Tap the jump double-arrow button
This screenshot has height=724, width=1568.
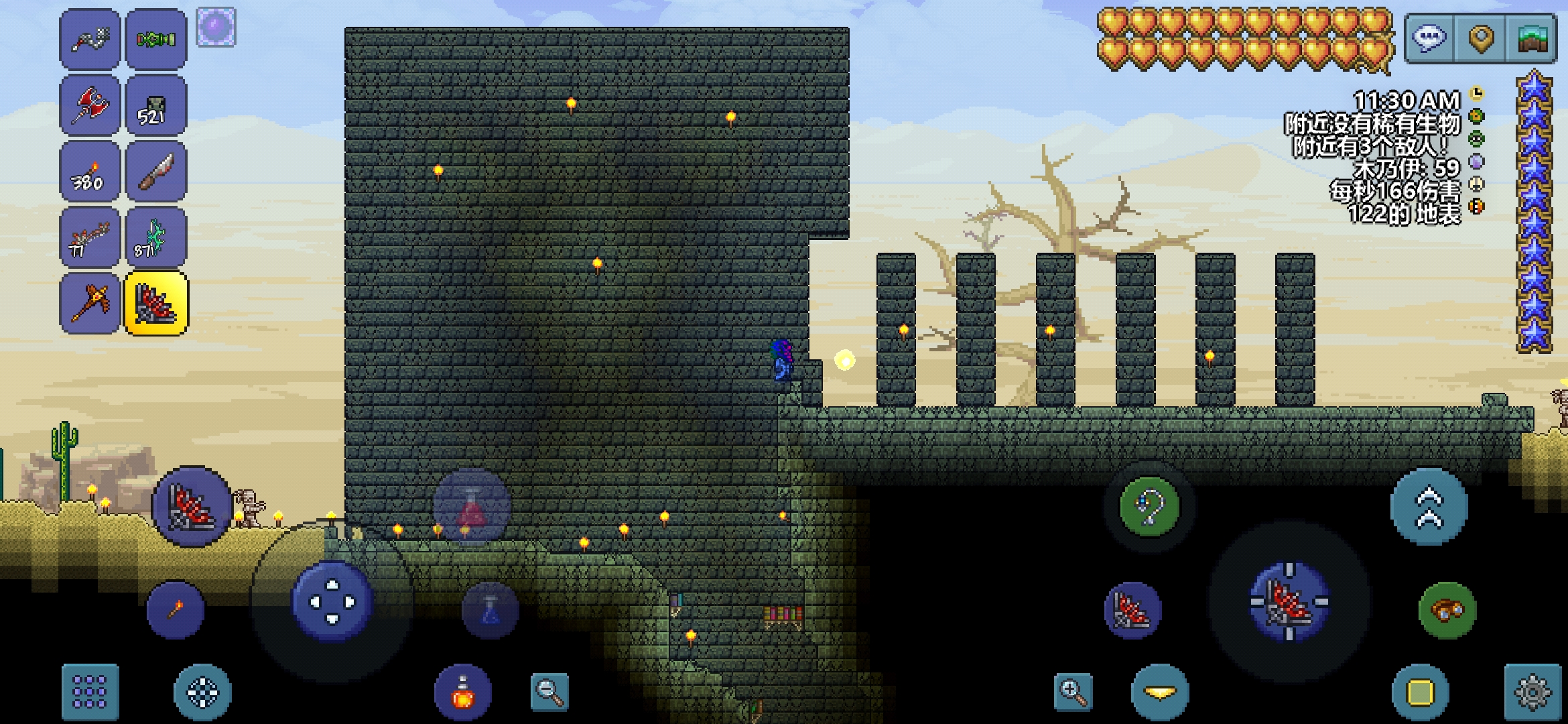1429,507
